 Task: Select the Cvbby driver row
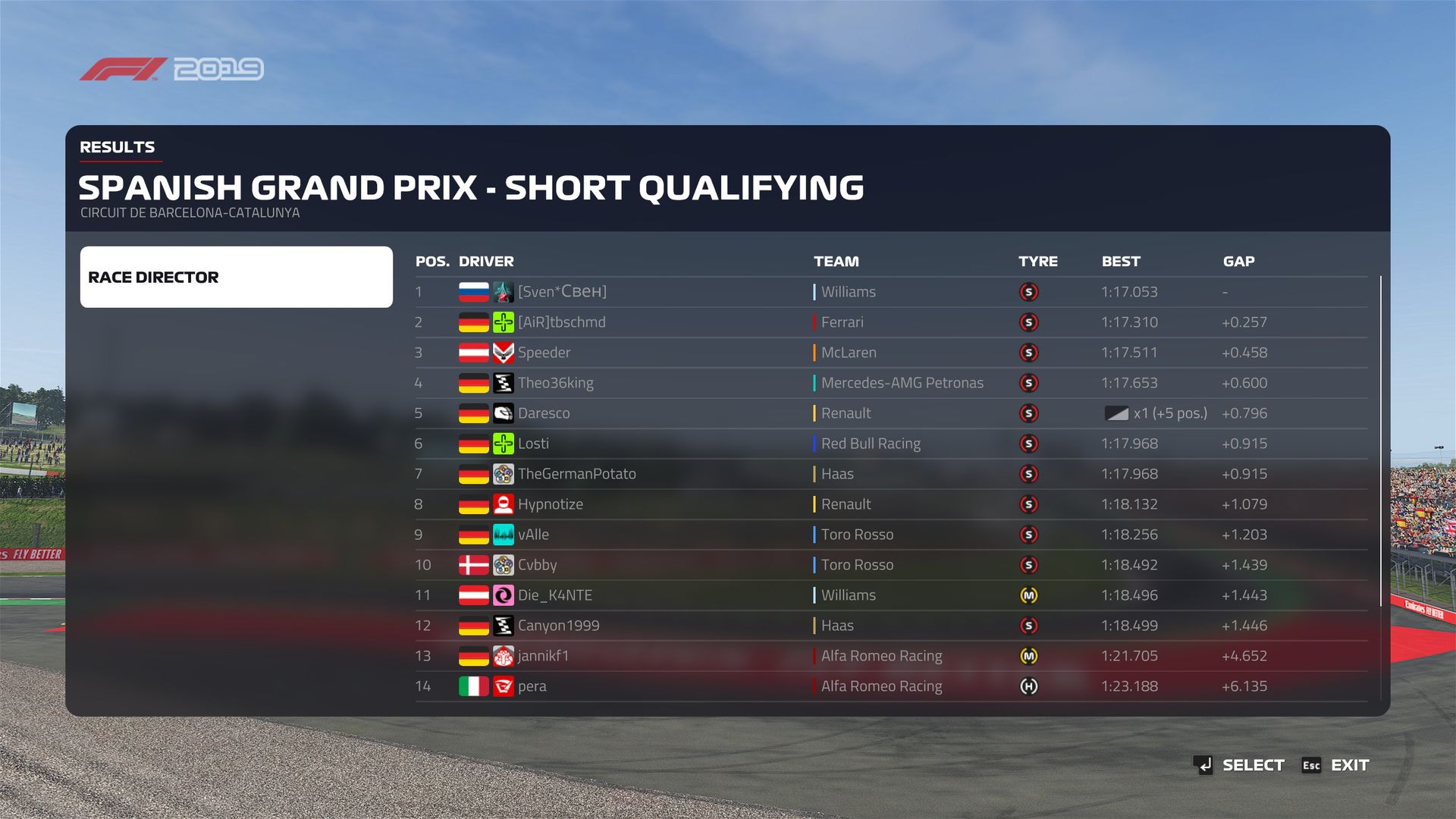click(x=537, y=565)
